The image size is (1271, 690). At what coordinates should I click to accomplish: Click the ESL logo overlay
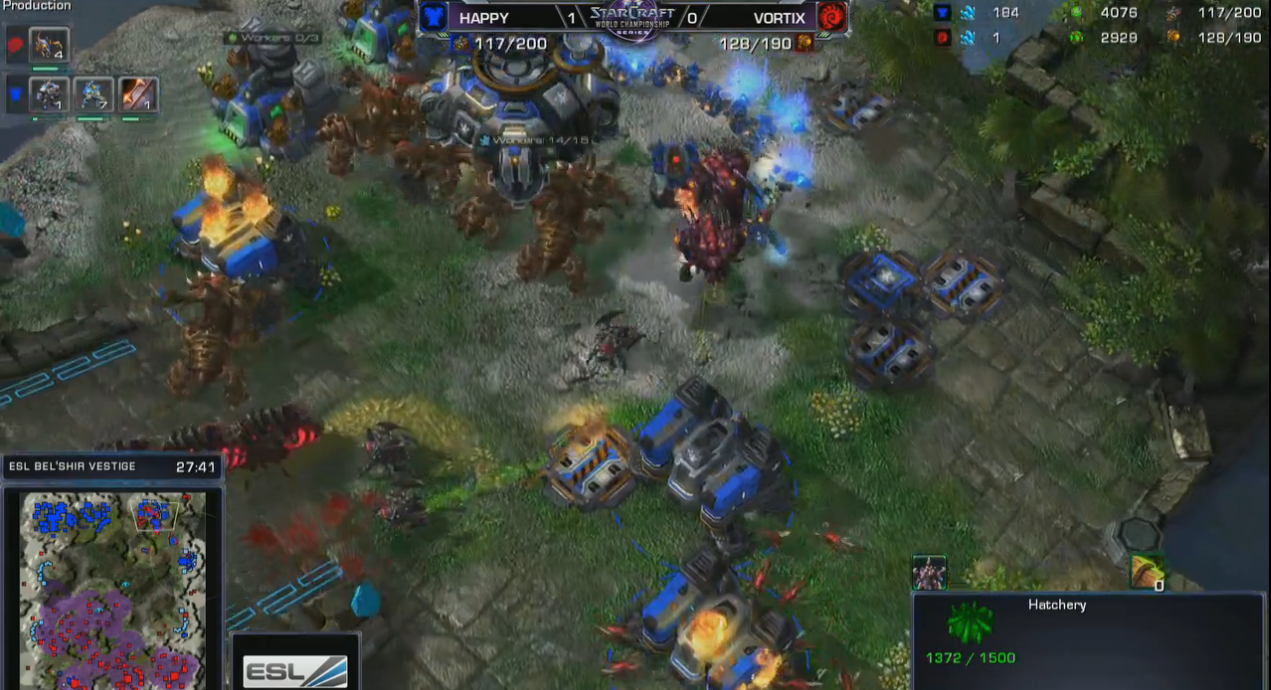click(295, 669)
